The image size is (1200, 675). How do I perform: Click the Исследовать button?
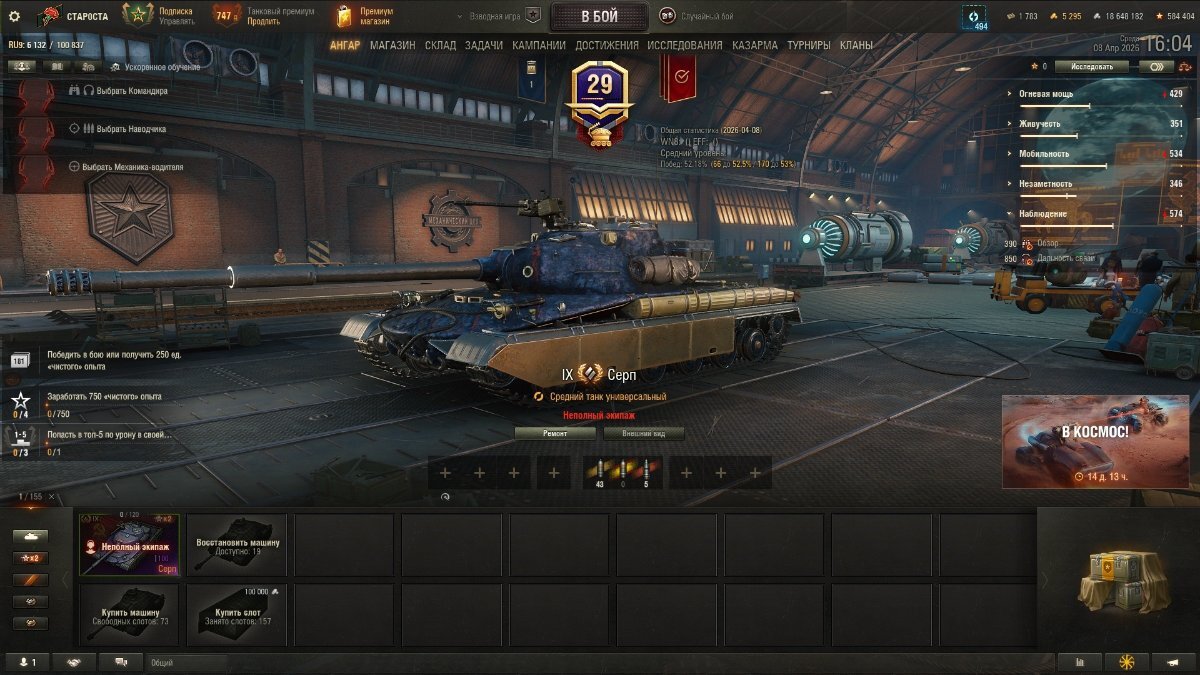pos(1091,67)
